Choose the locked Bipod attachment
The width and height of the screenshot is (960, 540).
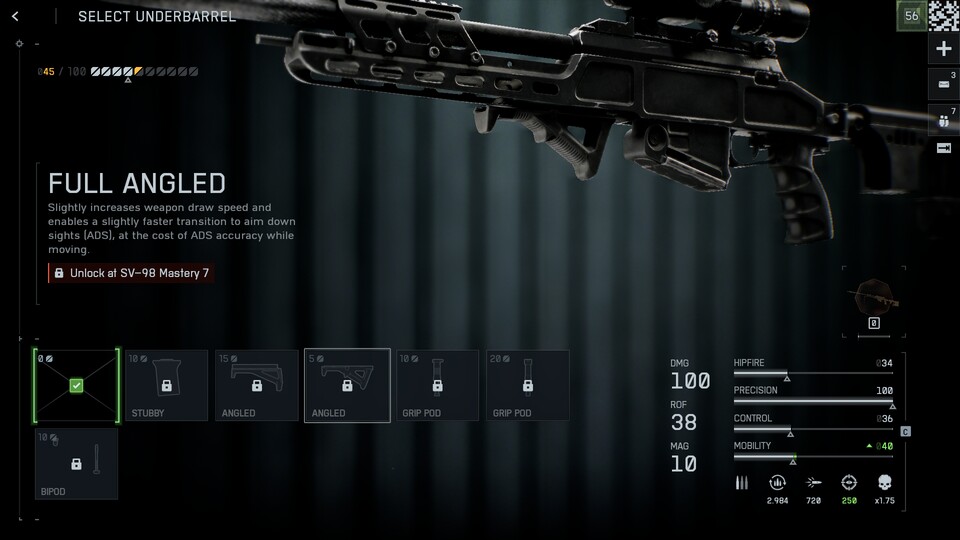(76, 463)
